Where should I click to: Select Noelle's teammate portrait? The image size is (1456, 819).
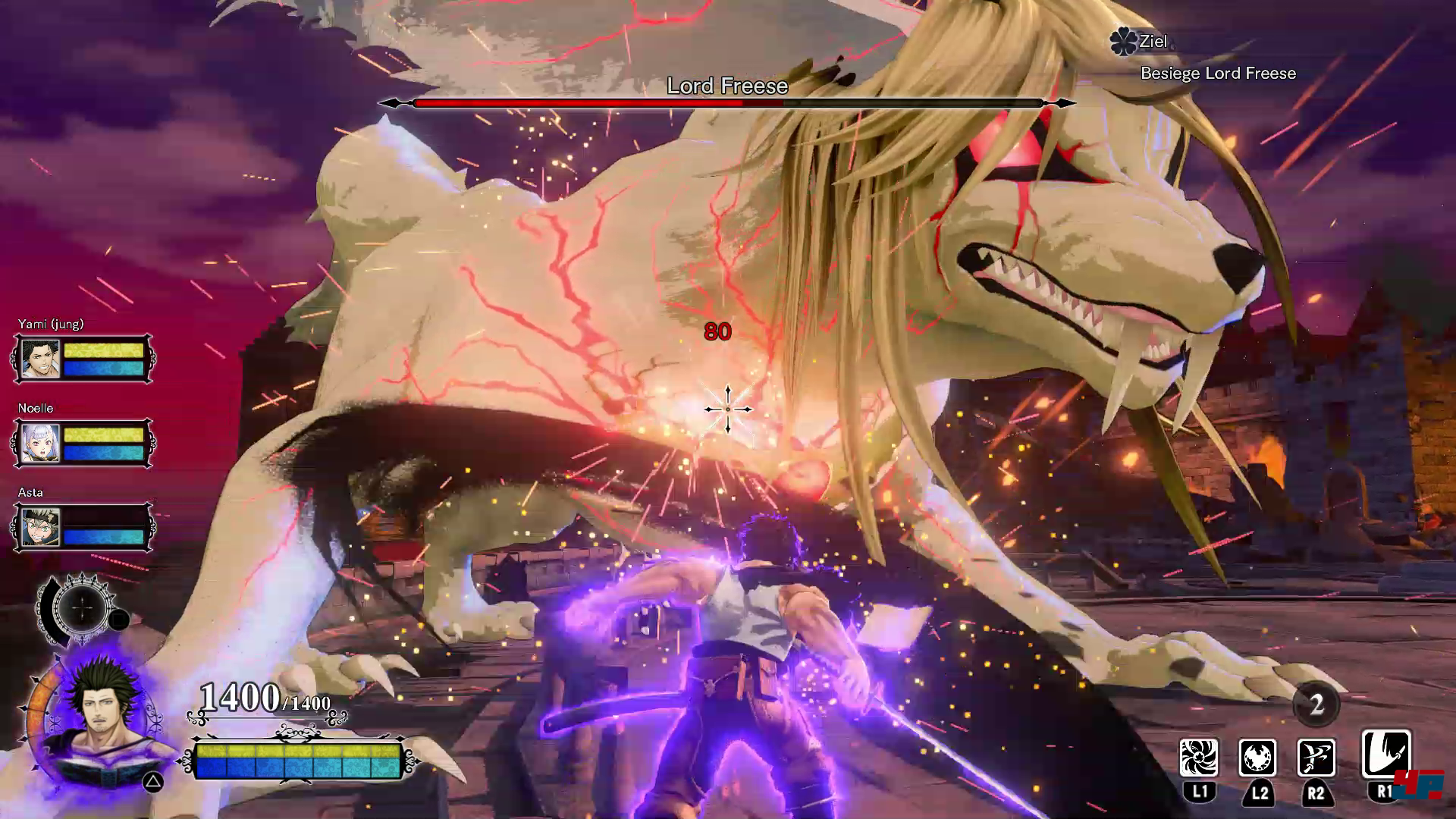[40, 443]
